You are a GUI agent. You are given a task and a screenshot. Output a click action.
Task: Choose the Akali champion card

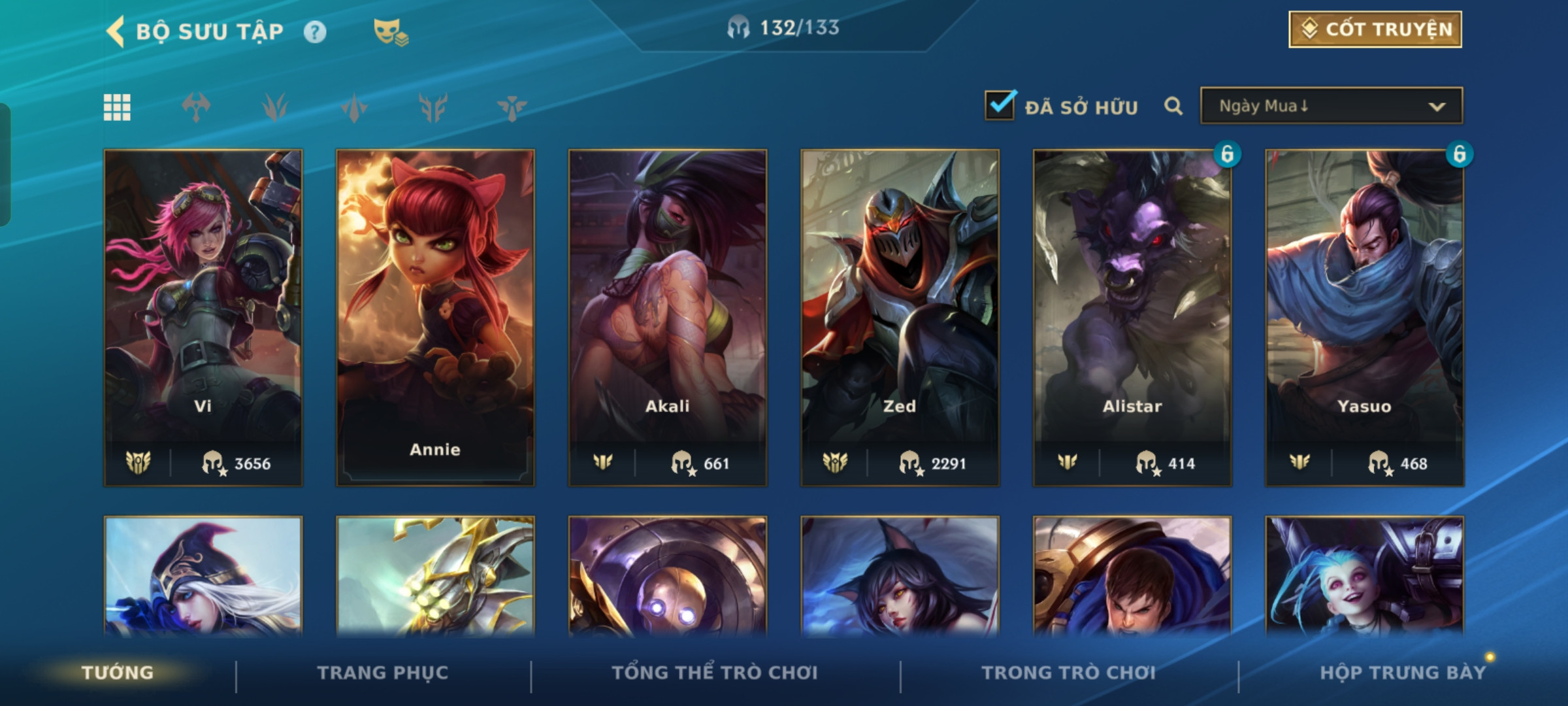pyautogui.click(x=667, y=317)
